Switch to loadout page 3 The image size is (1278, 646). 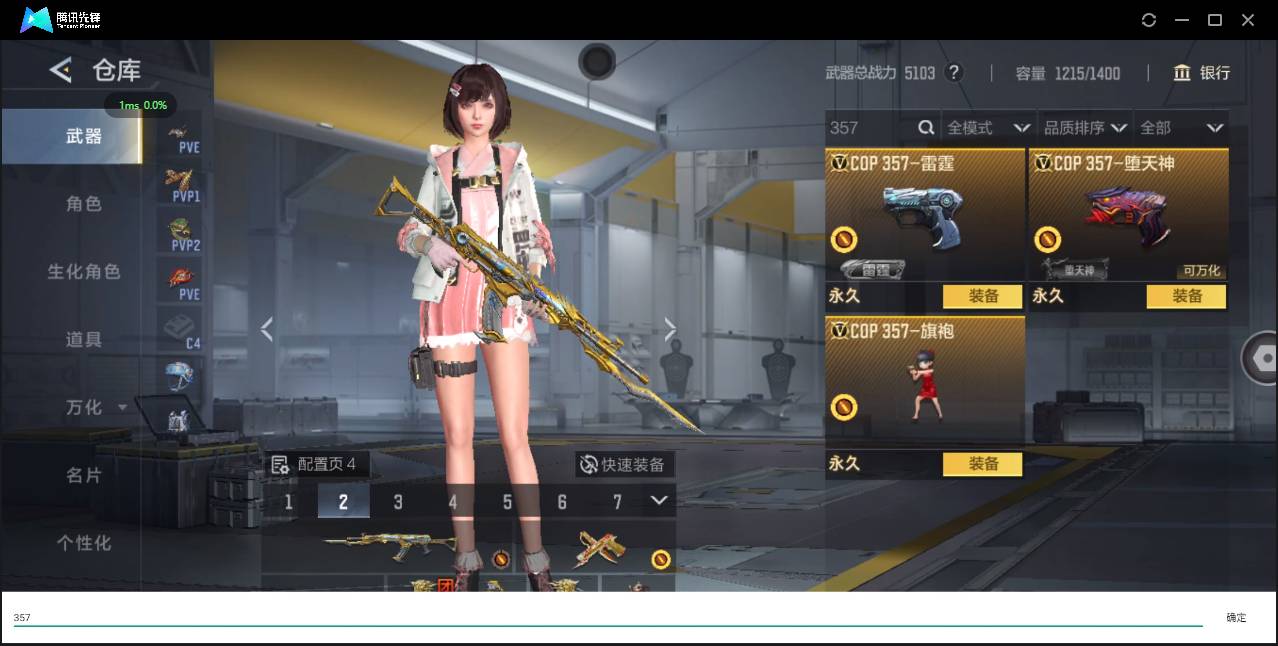tap(398, 502)
